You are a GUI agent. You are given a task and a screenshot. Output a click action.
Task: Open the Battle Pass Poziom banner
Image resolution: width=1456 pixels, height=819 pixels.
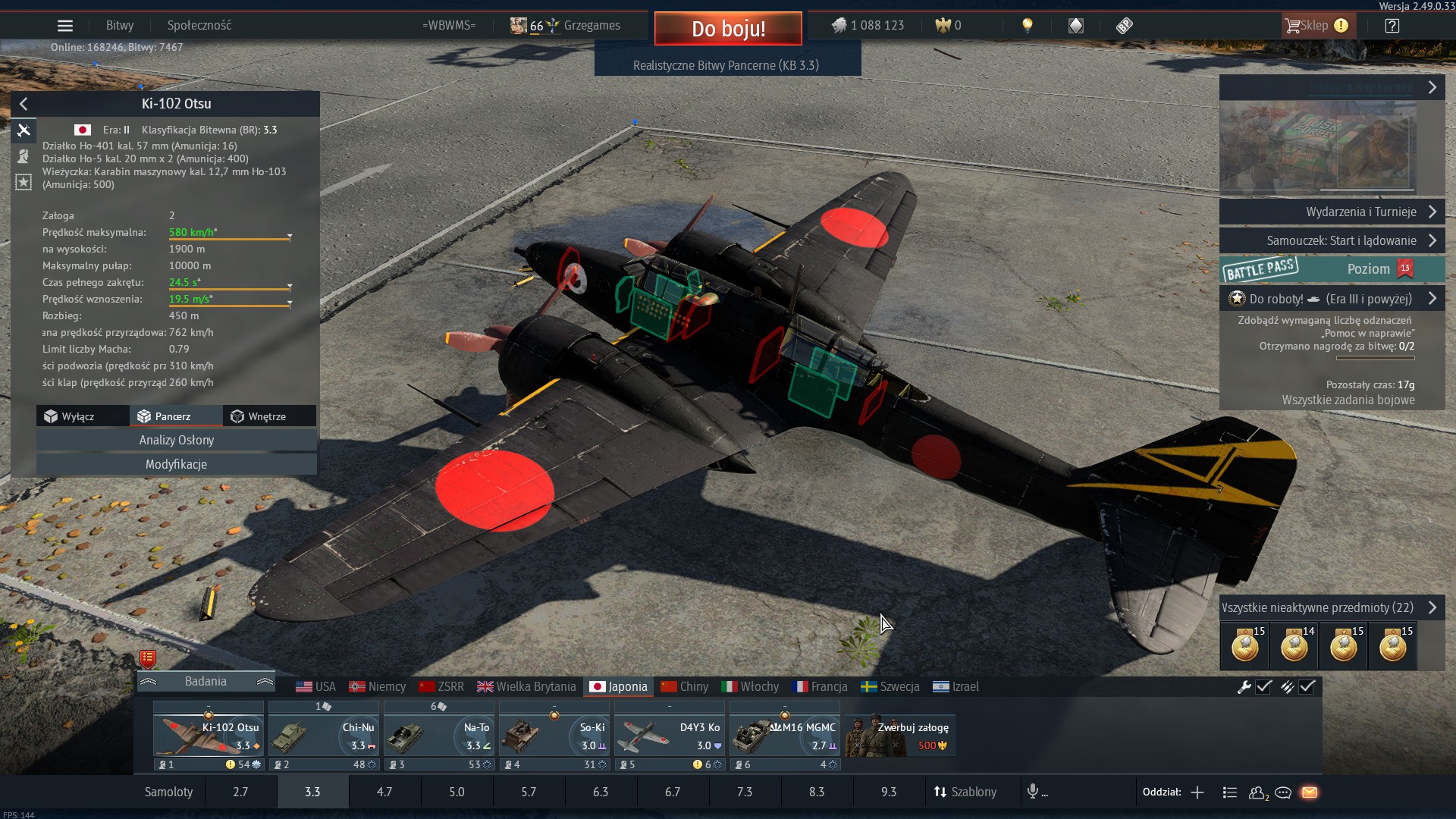click(x=1332, y=269)
